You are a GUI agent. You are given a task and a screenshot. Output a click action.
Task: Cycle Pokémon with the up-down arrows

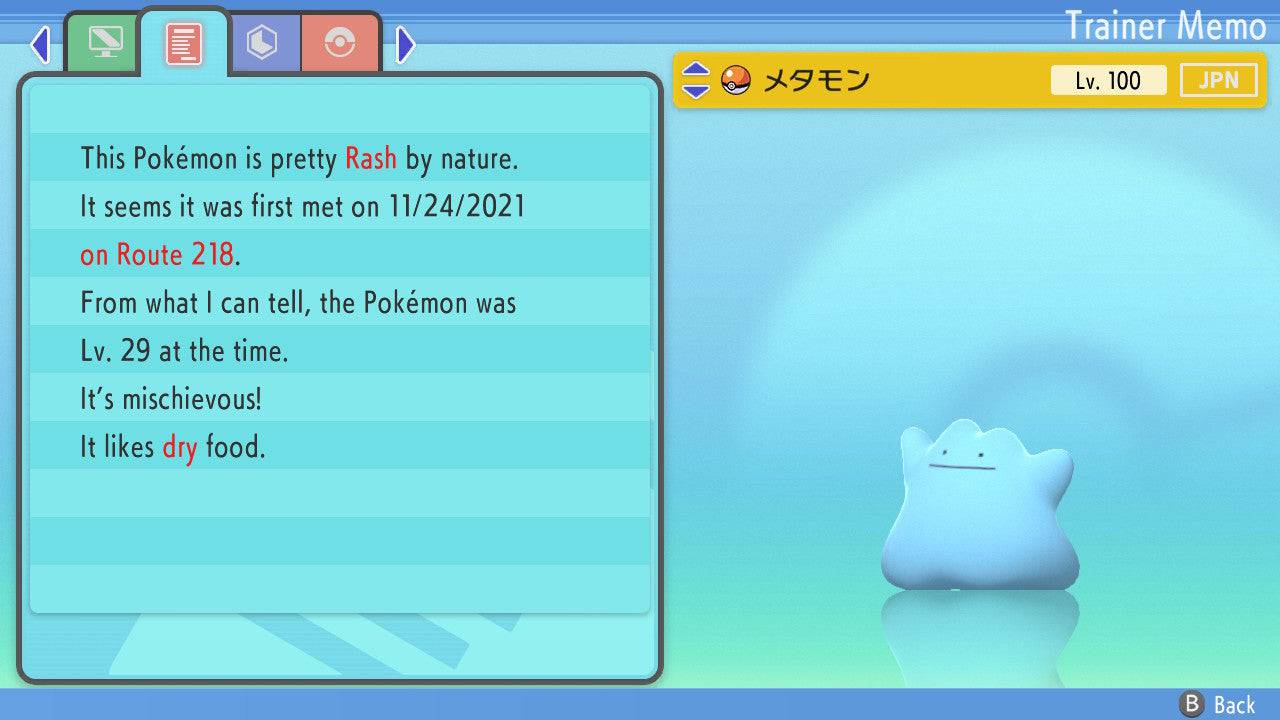coord(695,80)
